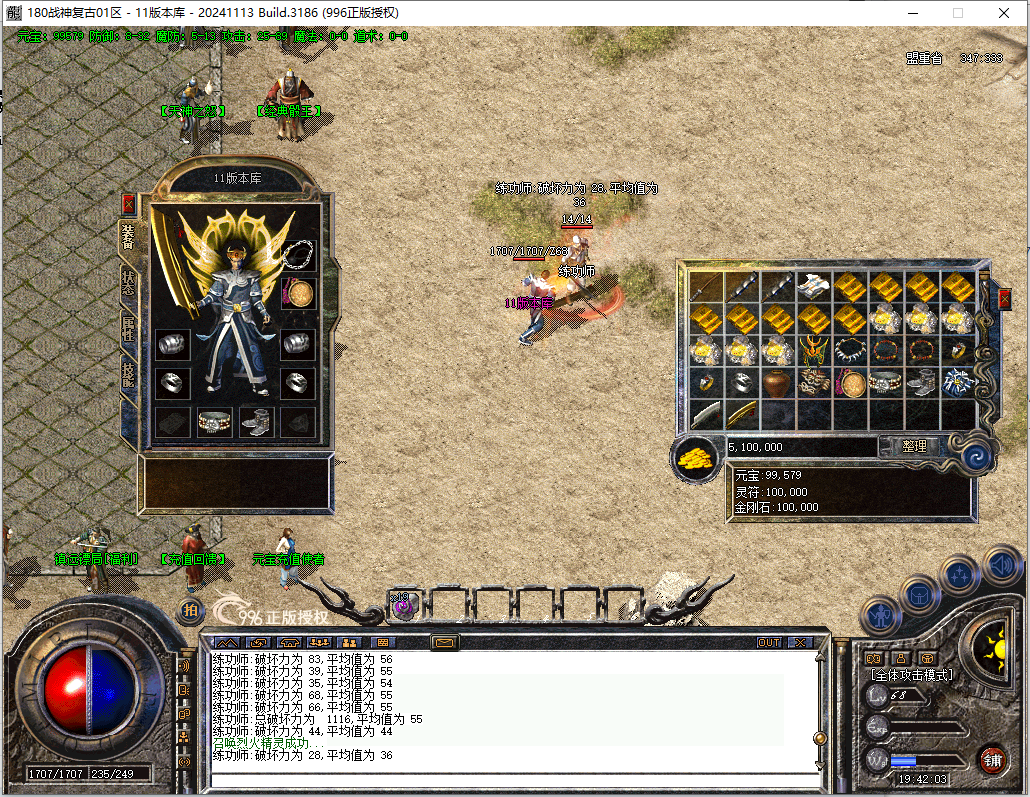Viewport: 1030px width, 797px height.
Task: Maximize the game window
Action: tap(958, 13)
